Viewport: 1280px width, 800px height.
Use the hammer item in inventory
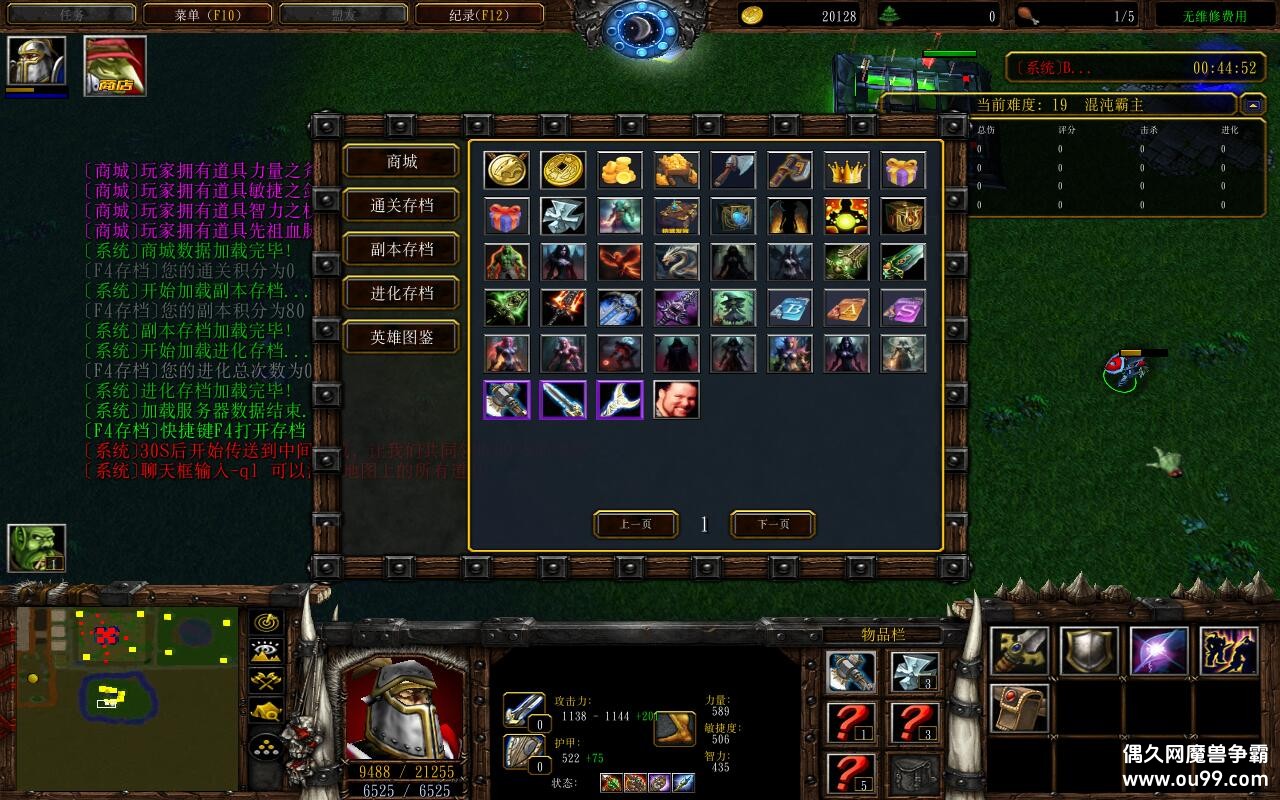click(x=852, y=672)
